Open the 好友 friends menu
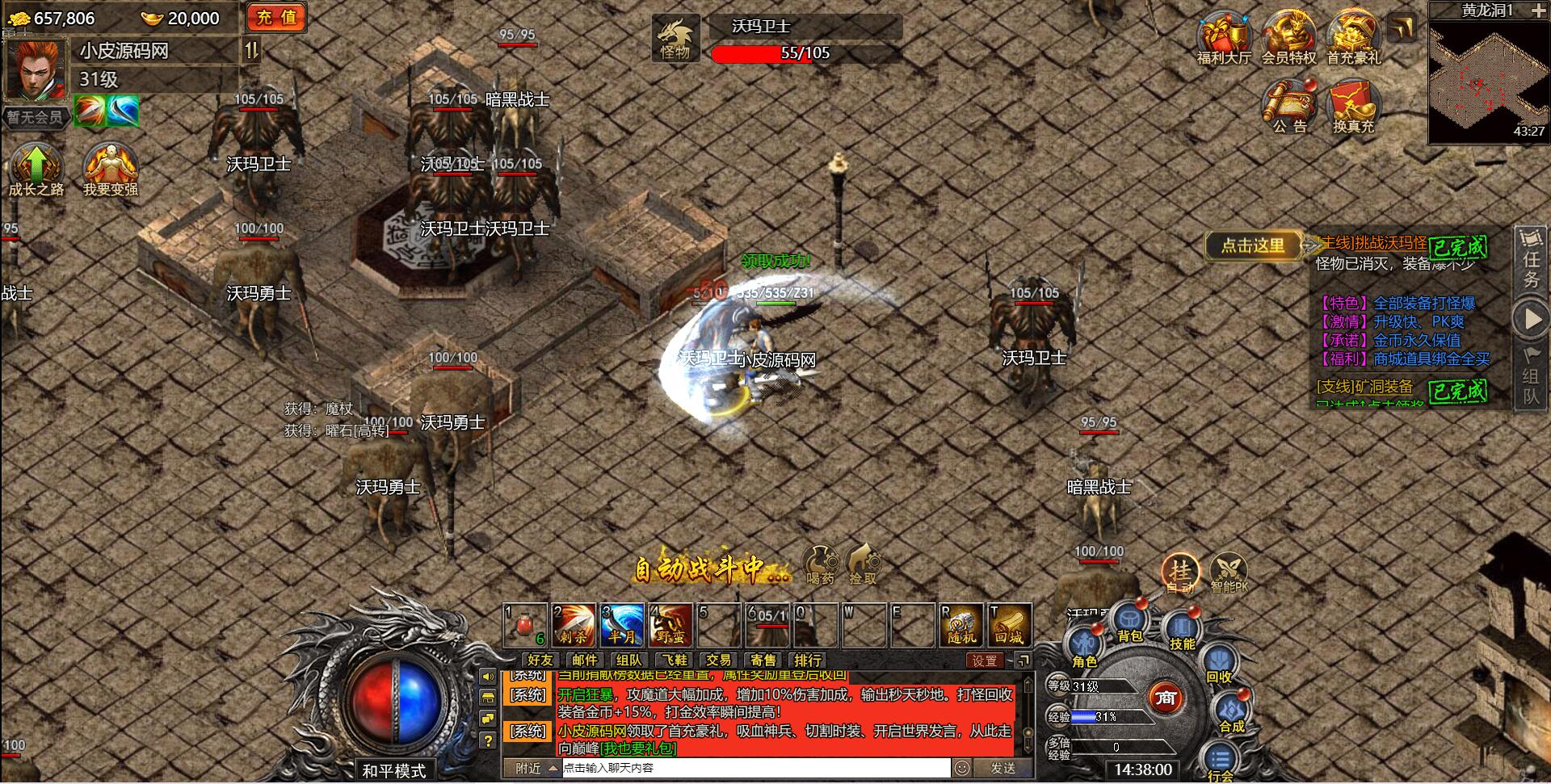The height and width of the screenshot is (784, 1551). point(539,660)
